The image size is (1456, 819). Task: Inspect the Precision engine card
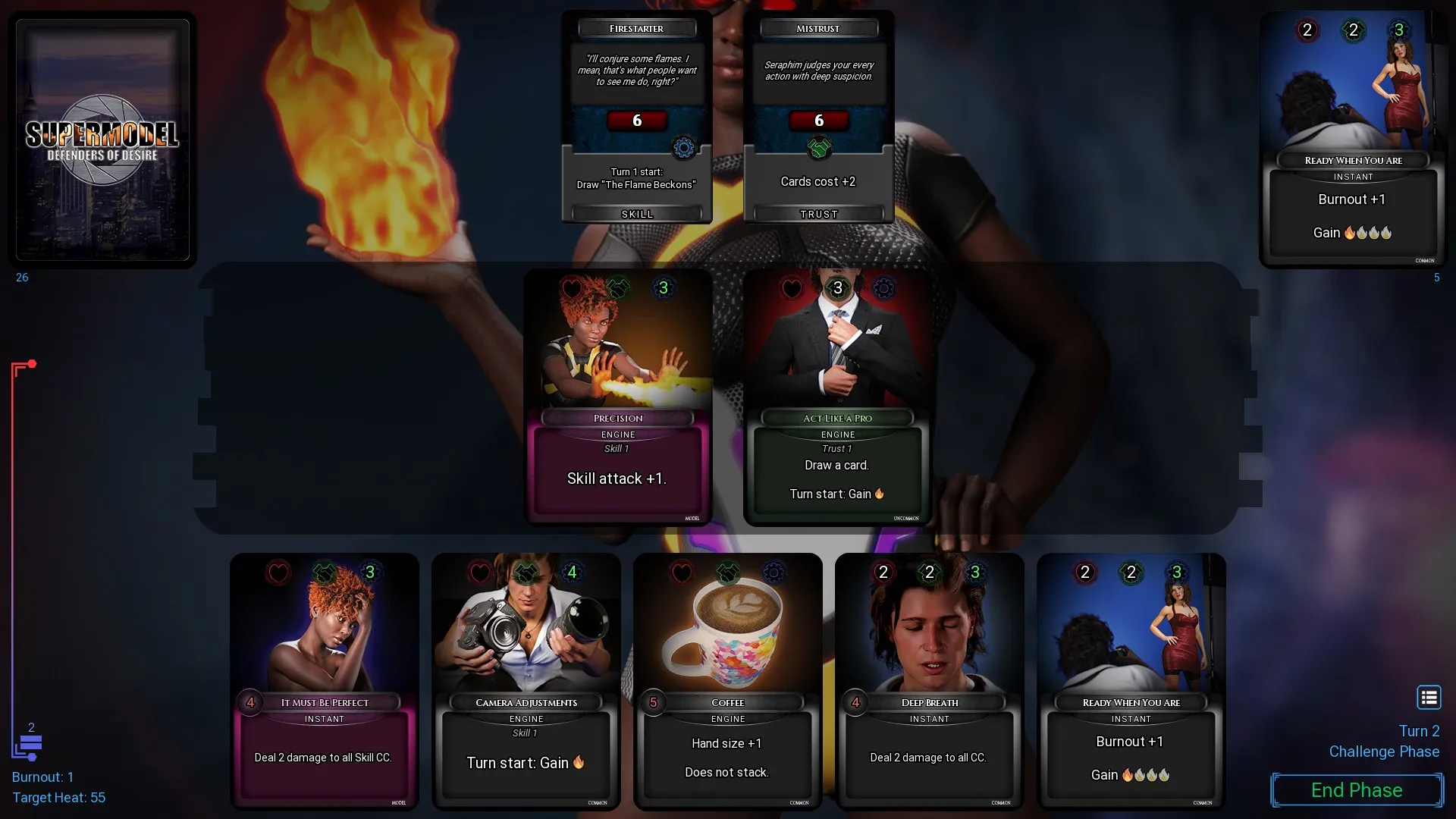[x=618, y=397]
